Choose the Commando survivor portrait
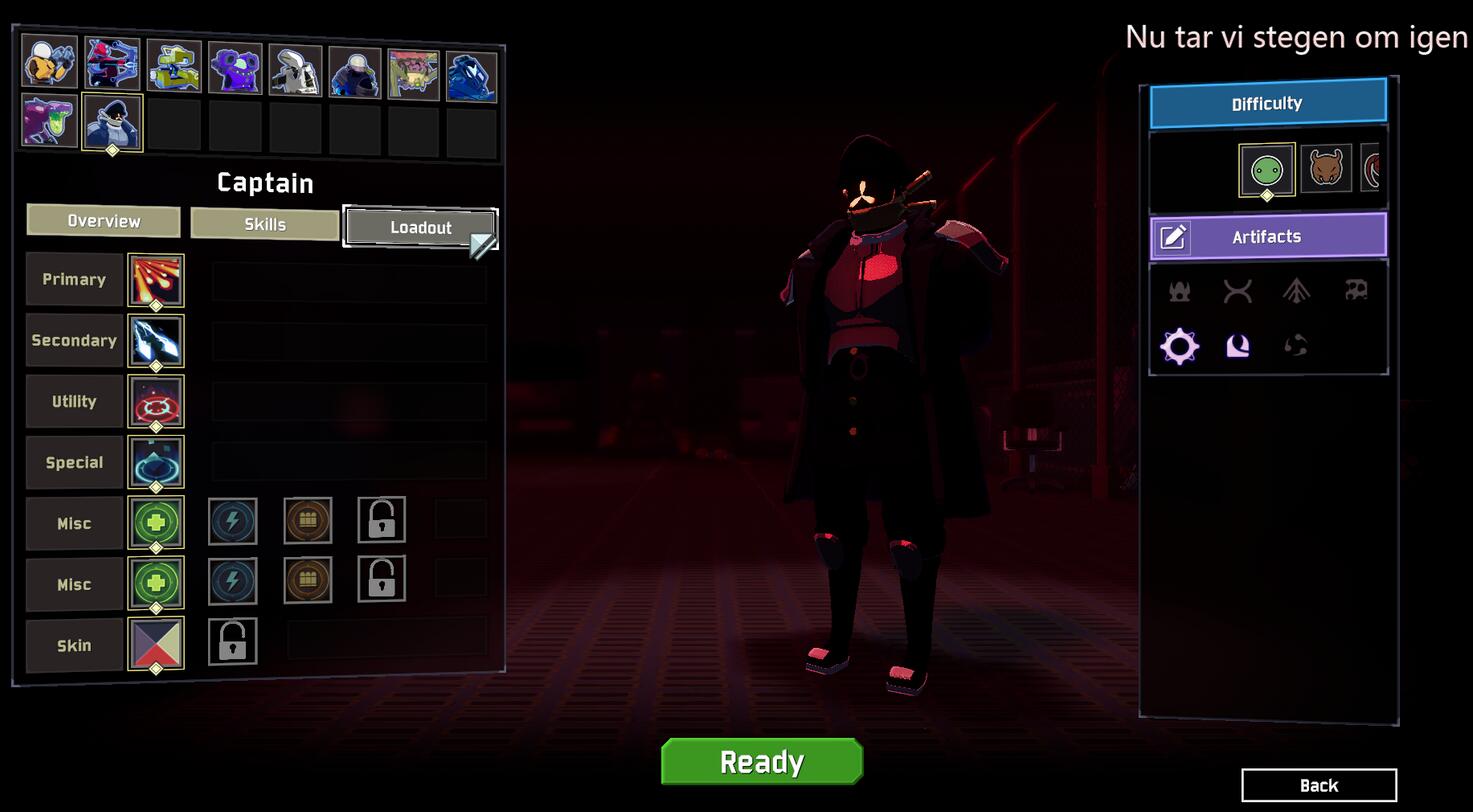Image resolution: width=1473 pixels, height=812 pixels. (x=49, y=64)
